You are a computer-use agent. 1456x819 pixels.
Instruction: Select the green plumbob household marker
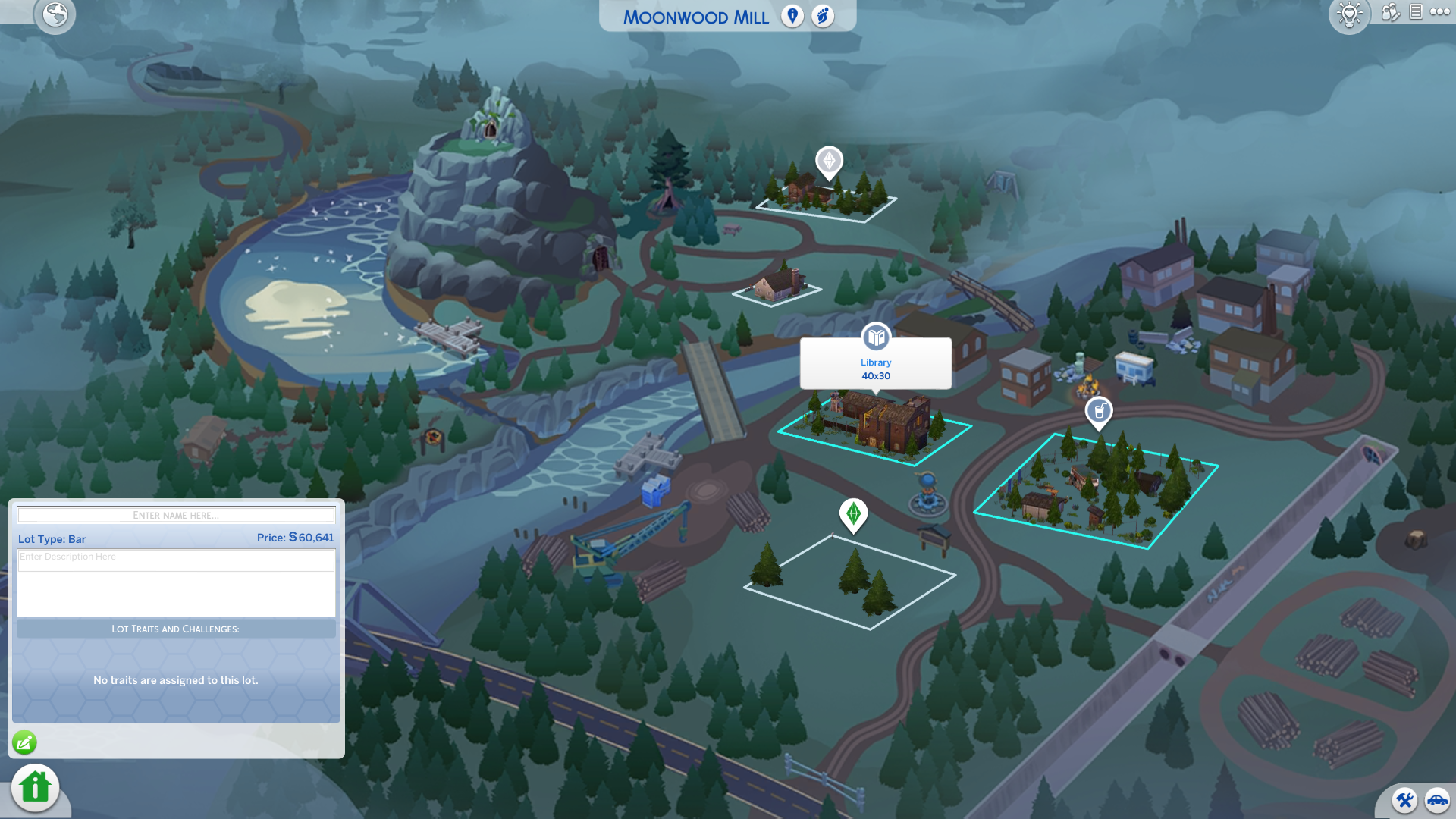(x=853, y=514)
